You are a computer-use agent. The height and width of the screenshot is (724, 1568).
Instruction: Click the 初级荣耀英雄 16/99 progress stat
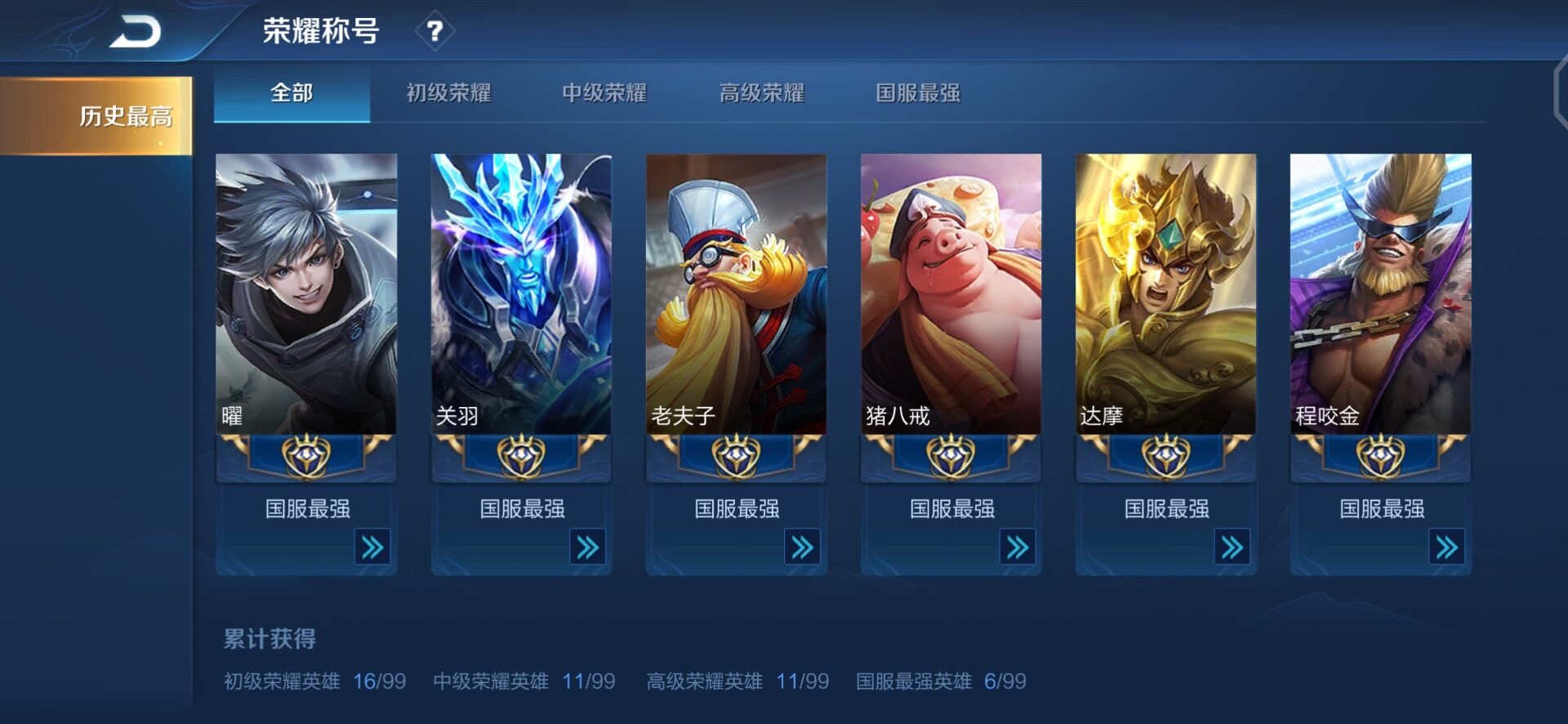pyautogui.click(x=313, y=681)
